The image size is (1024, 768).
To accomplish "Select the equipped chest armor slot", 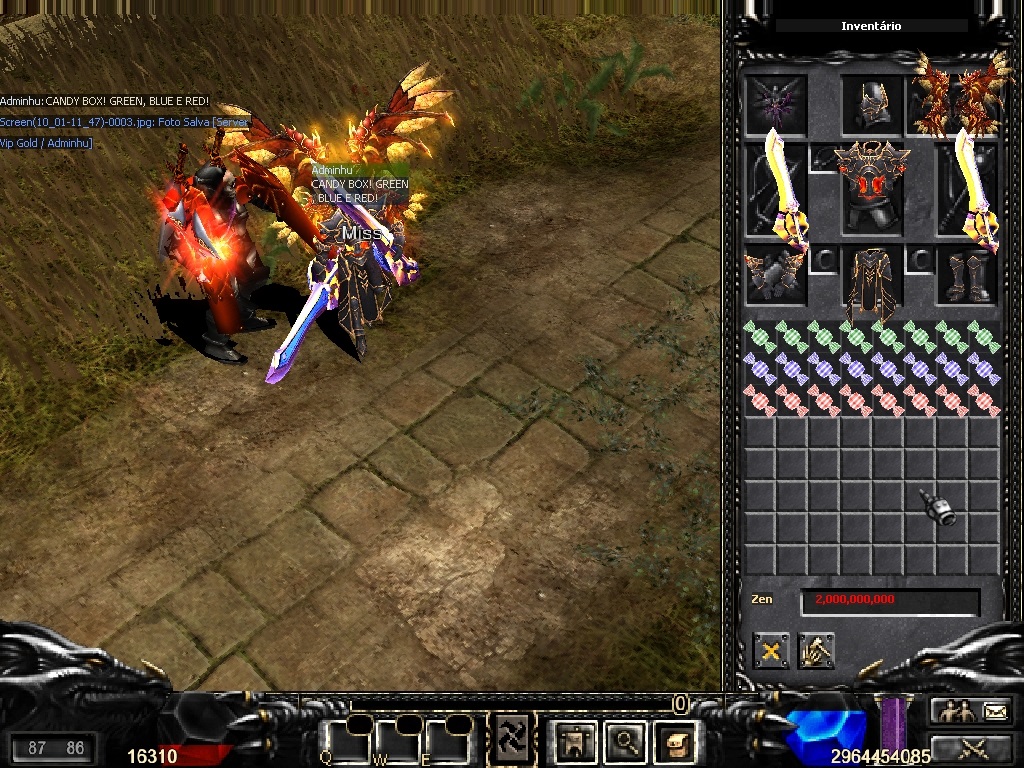I will tap(872, 188).
